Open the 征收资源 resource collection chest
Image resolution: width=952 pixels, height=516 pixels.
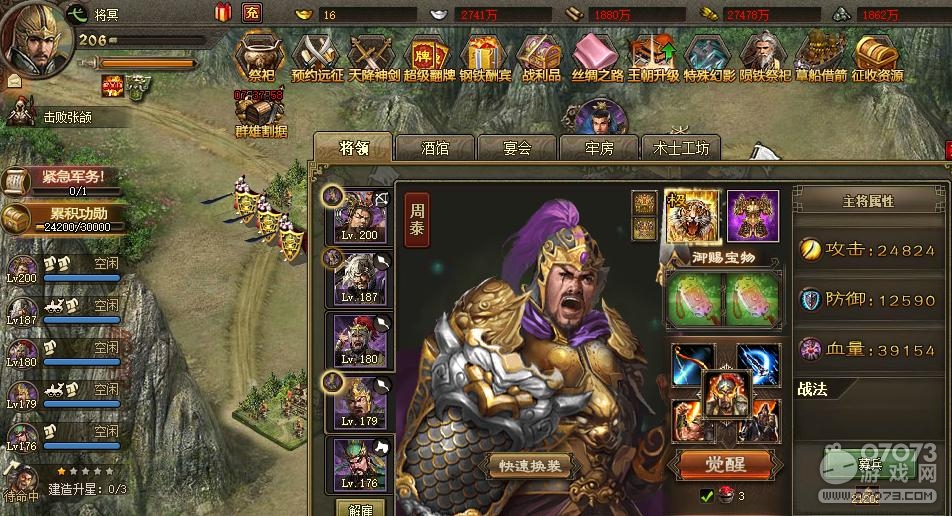pos(875,54)
